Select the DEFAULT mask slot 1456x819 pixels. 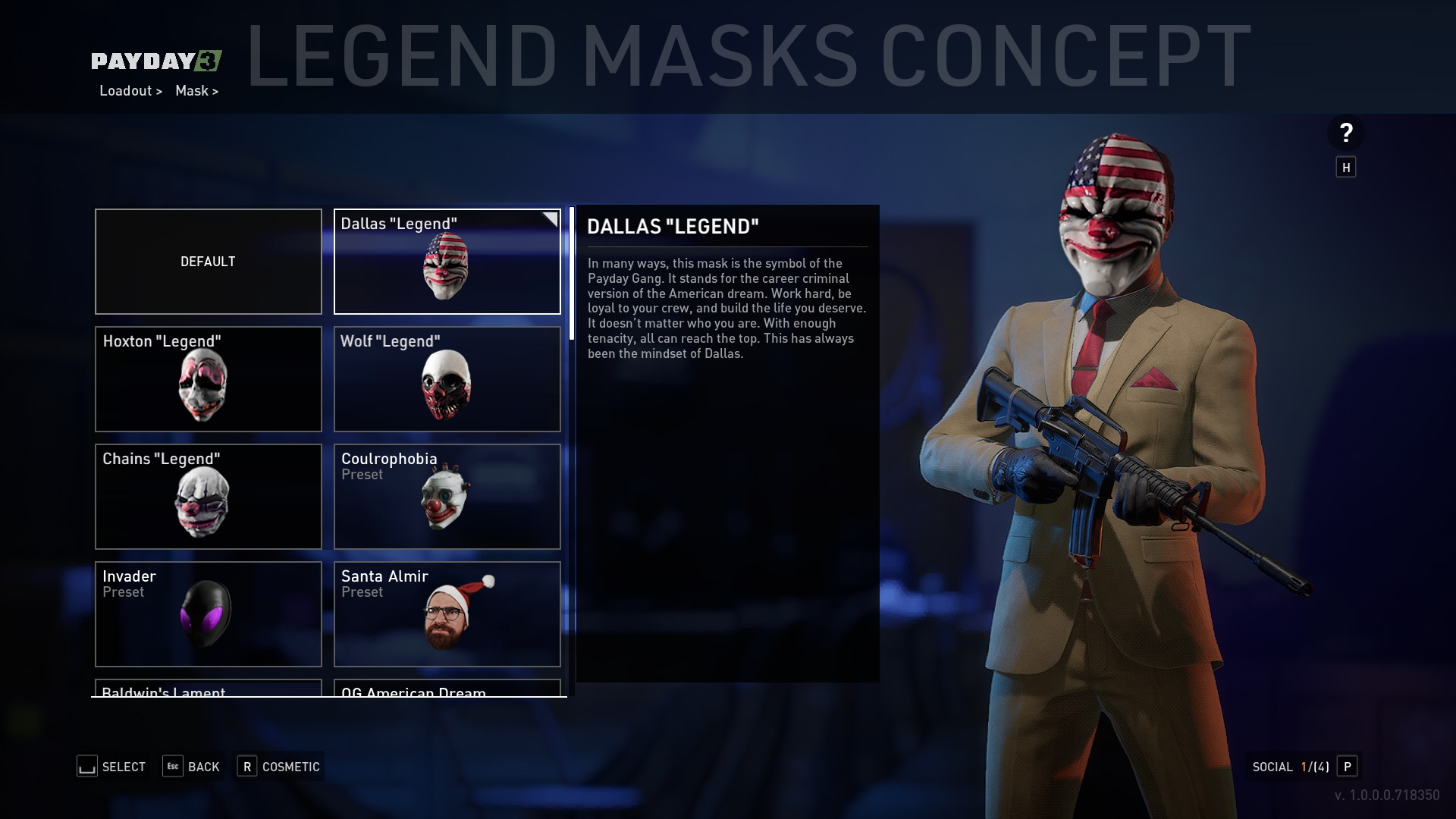[208, 262]
